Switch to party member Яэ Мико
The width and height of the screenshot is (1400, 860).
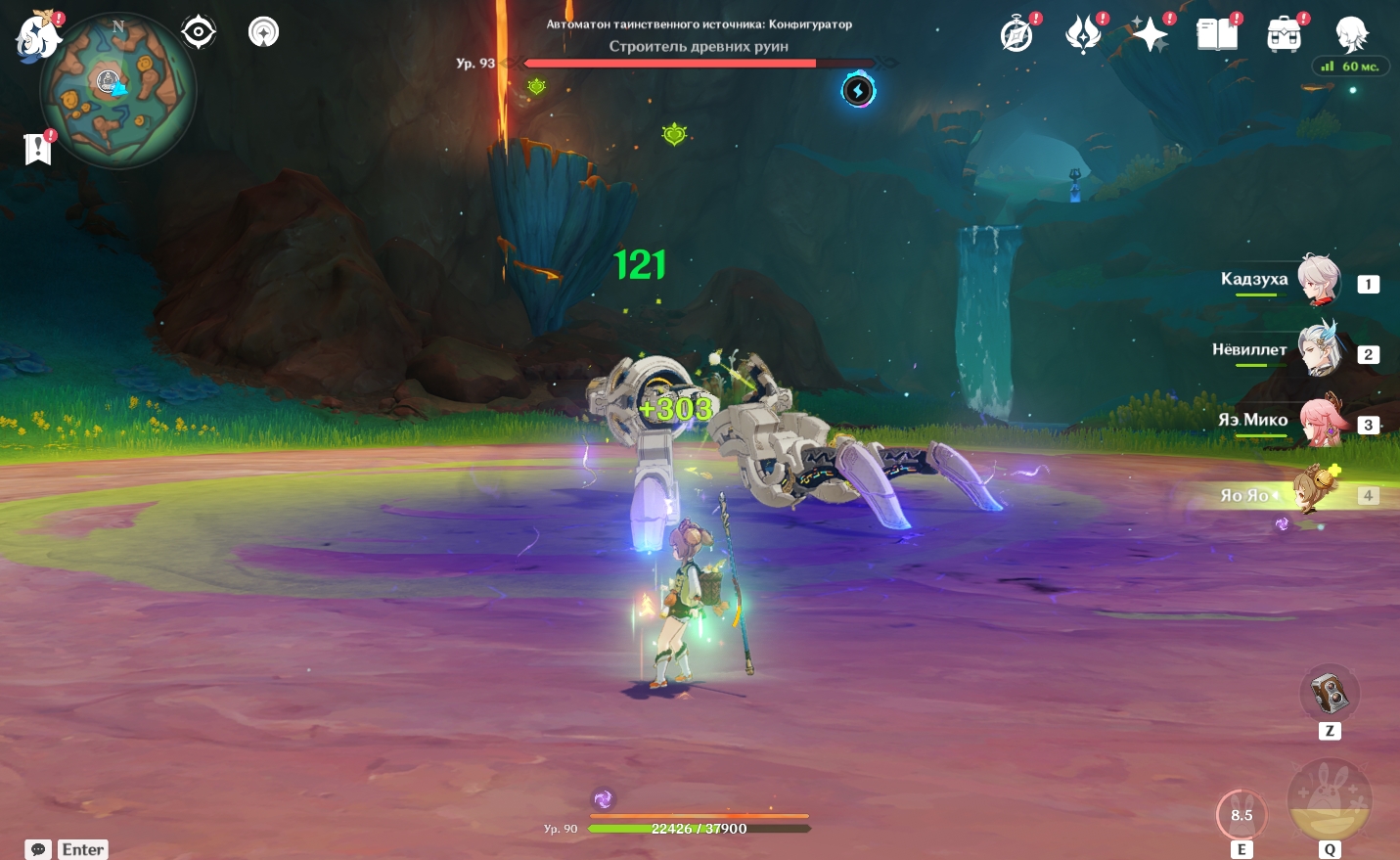point(1318,422)
